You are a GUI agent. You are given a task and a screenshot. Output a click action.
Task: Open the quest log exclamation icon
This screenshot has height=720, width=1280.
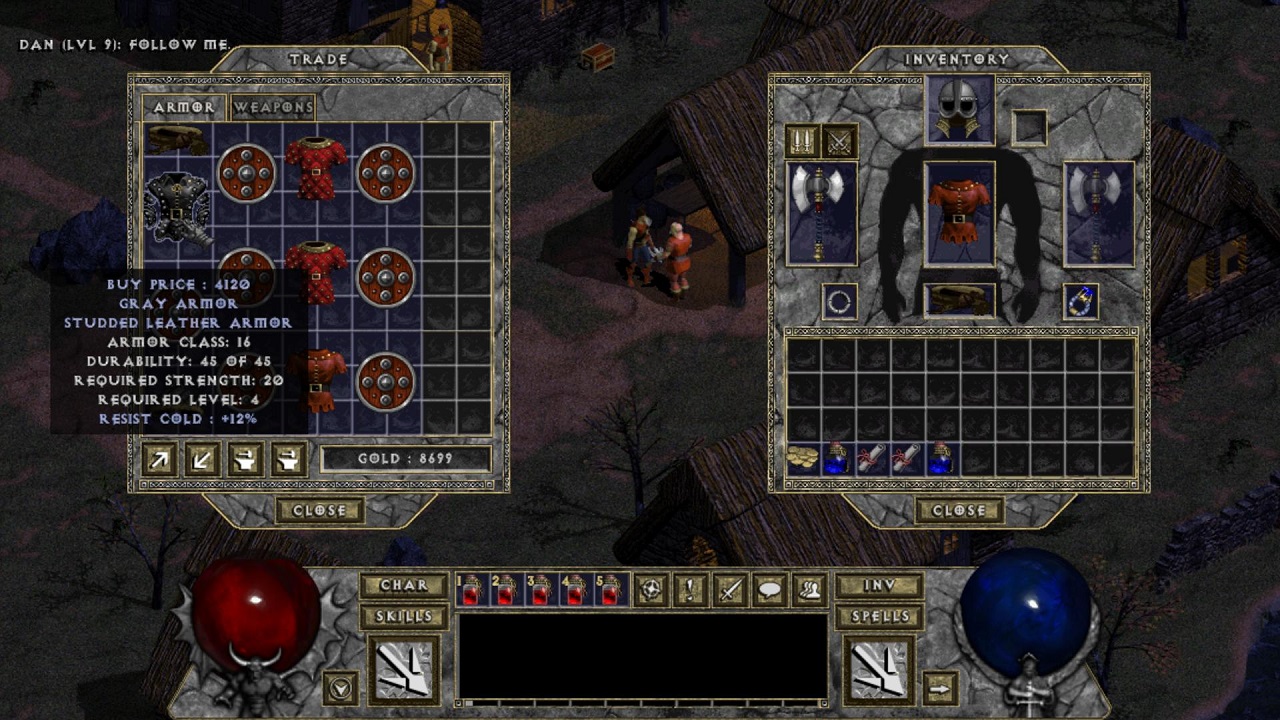[690, 590]
